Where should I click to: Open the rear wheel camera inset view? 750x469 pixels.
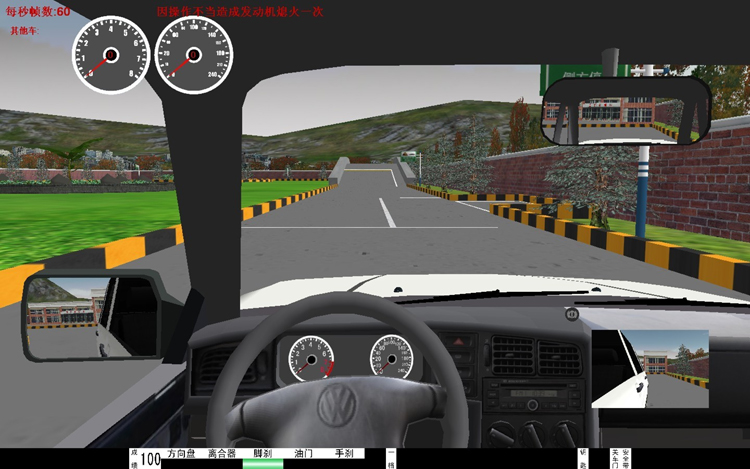(649, 369)
